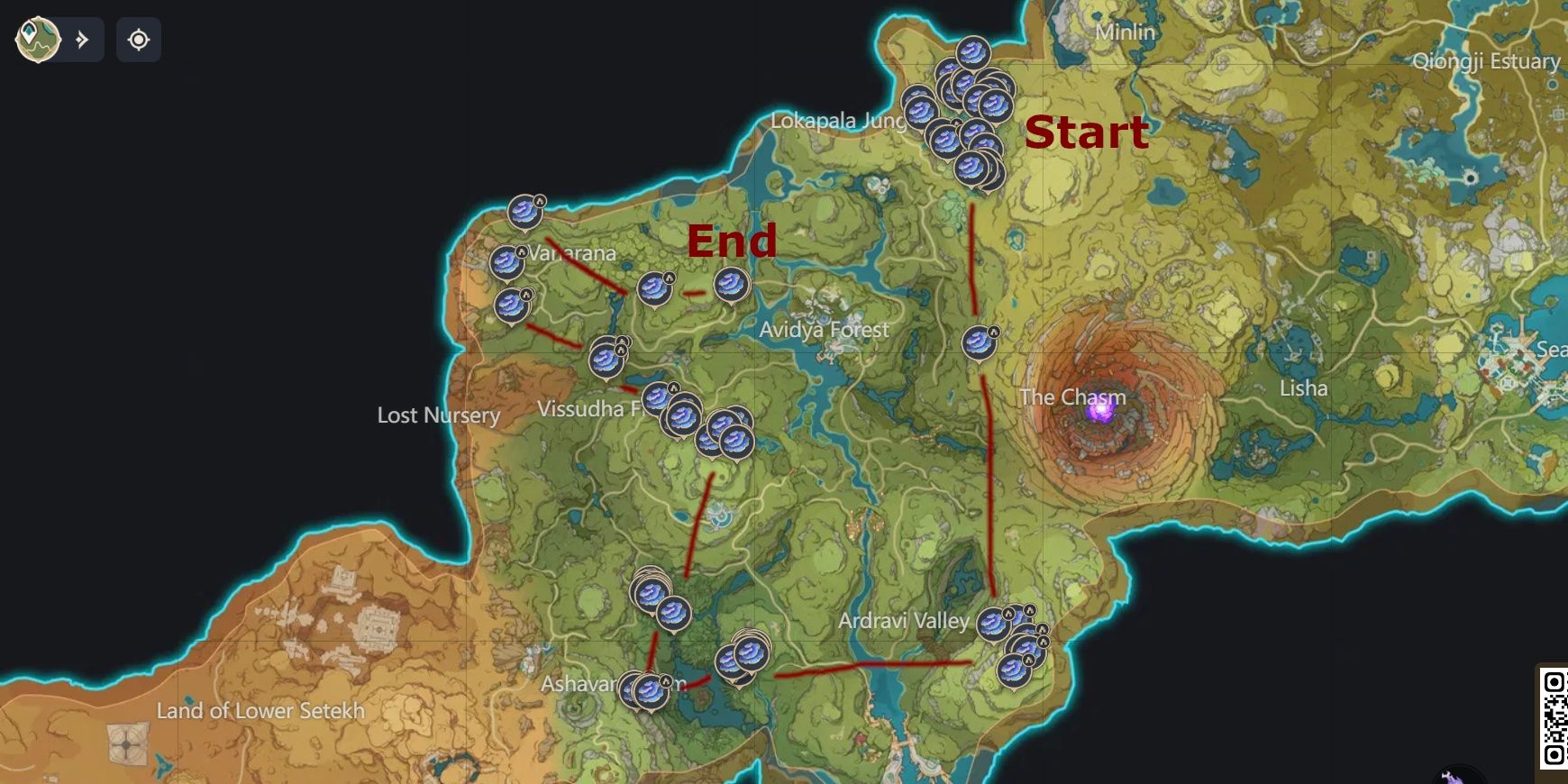Expand the sidebar with the arrow icon
1568x784 pixels.
pyautogui.click(x=81, y=40)
